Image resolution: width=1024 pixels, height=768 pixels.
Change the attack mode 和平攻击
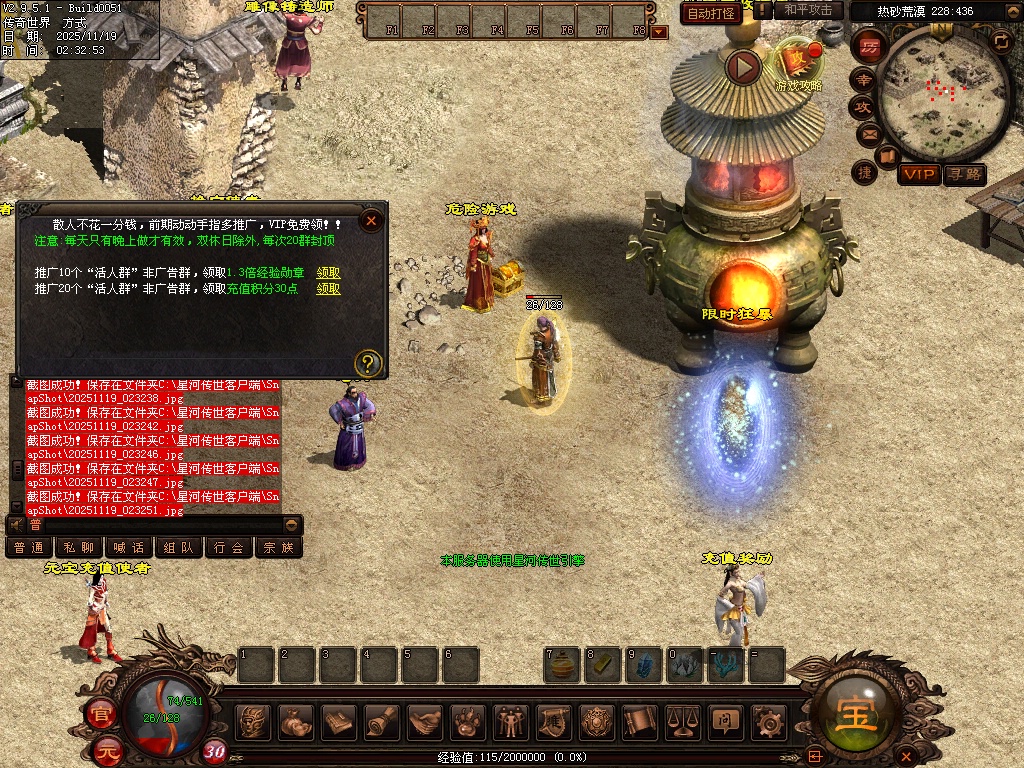[808, 10]
